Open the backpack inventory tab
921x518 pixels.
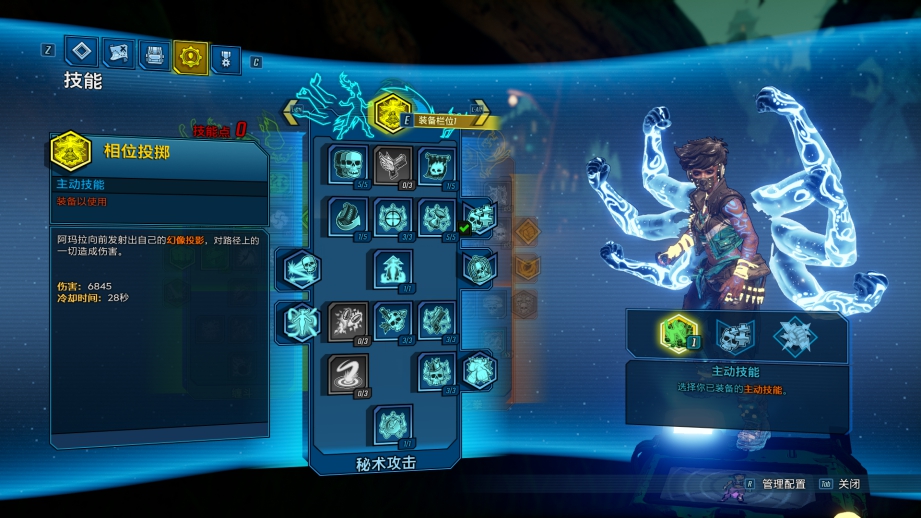tap(153, 54)
